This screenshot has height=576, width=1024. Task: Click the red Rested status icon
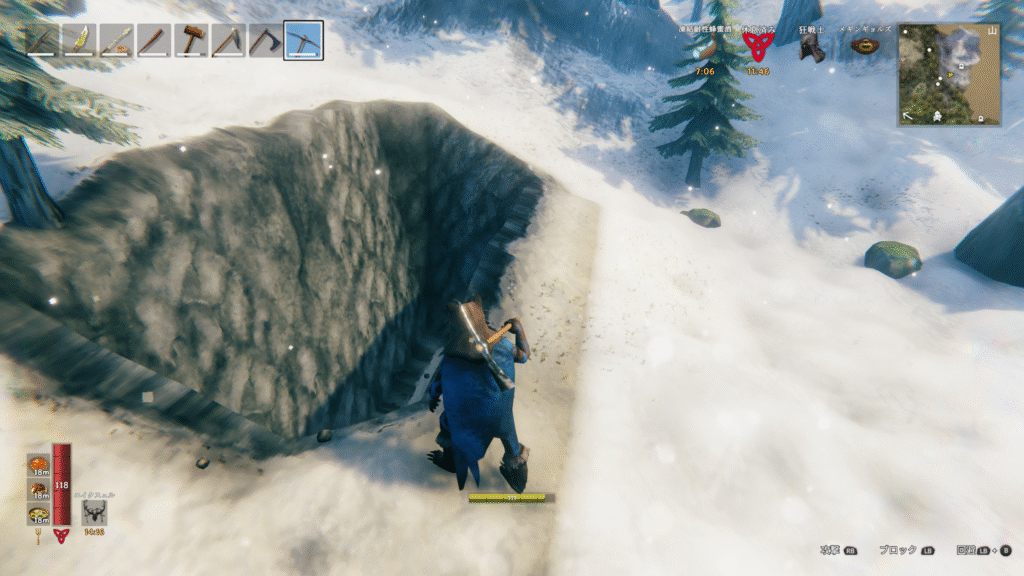[x=757, y=49]
